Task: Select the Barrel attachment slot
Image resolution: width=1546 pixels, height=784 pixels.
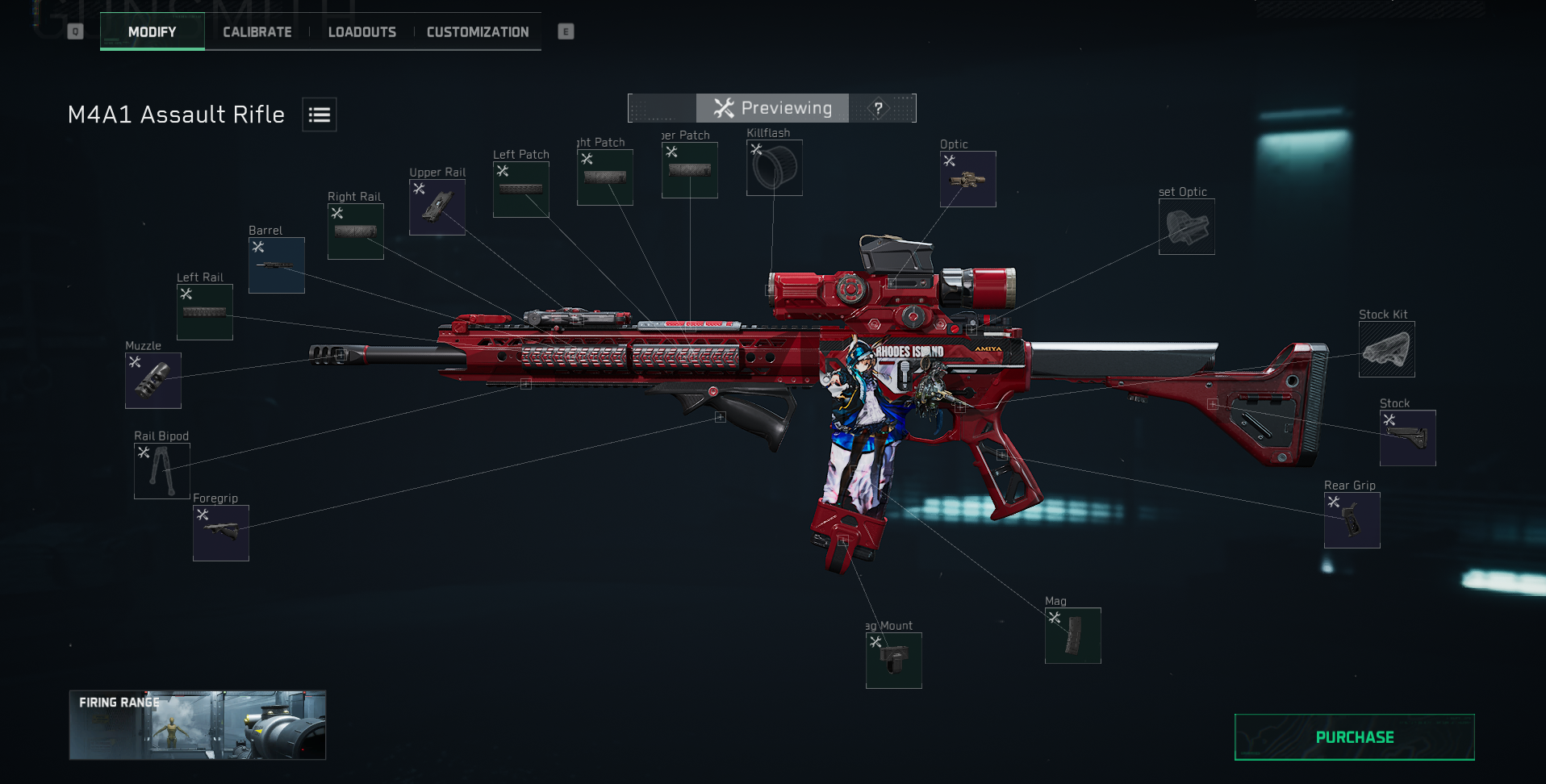Action: 276,265
